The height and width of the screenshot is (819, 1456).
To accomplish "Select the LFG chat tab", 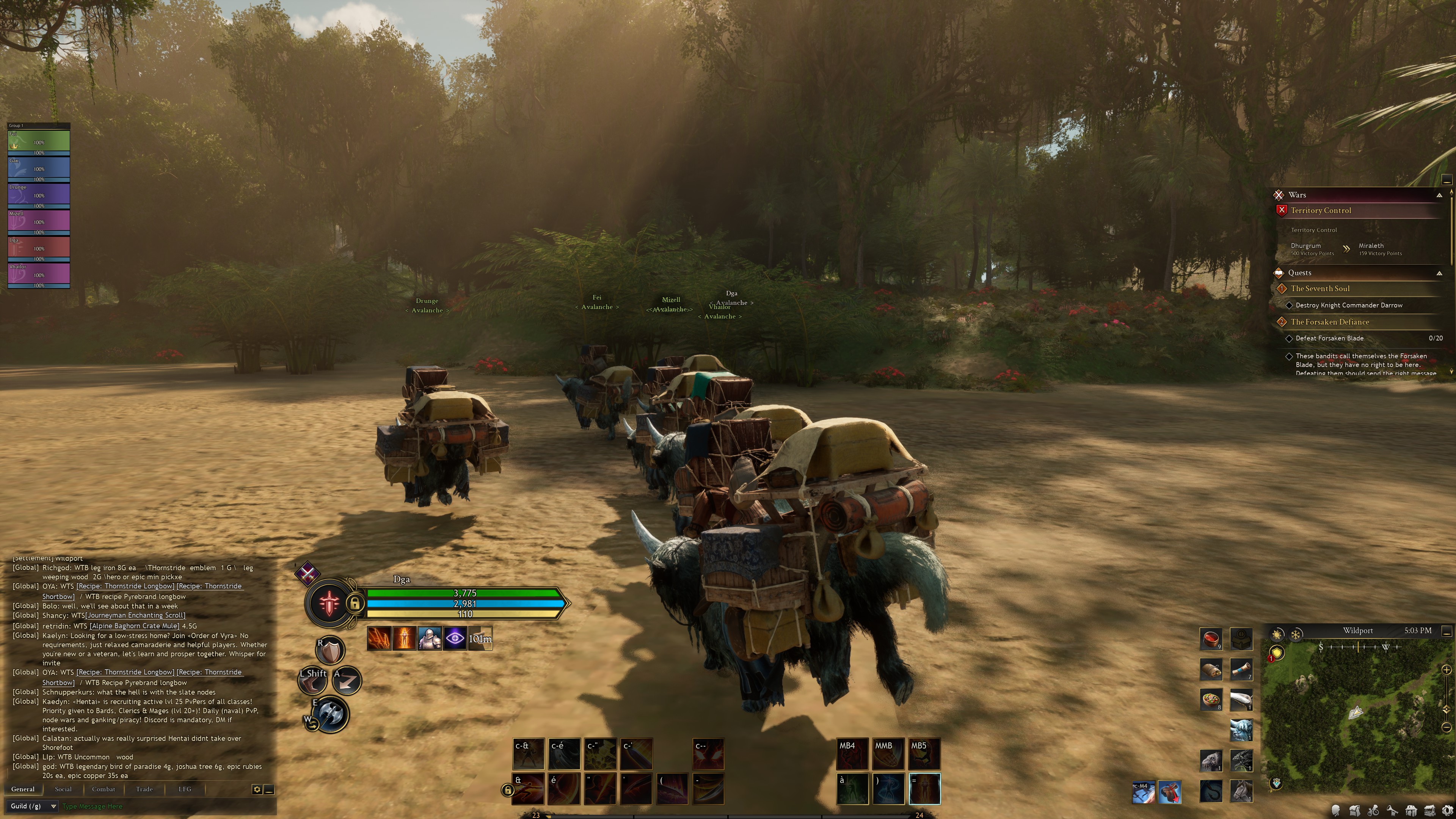I will click(185, 789).
